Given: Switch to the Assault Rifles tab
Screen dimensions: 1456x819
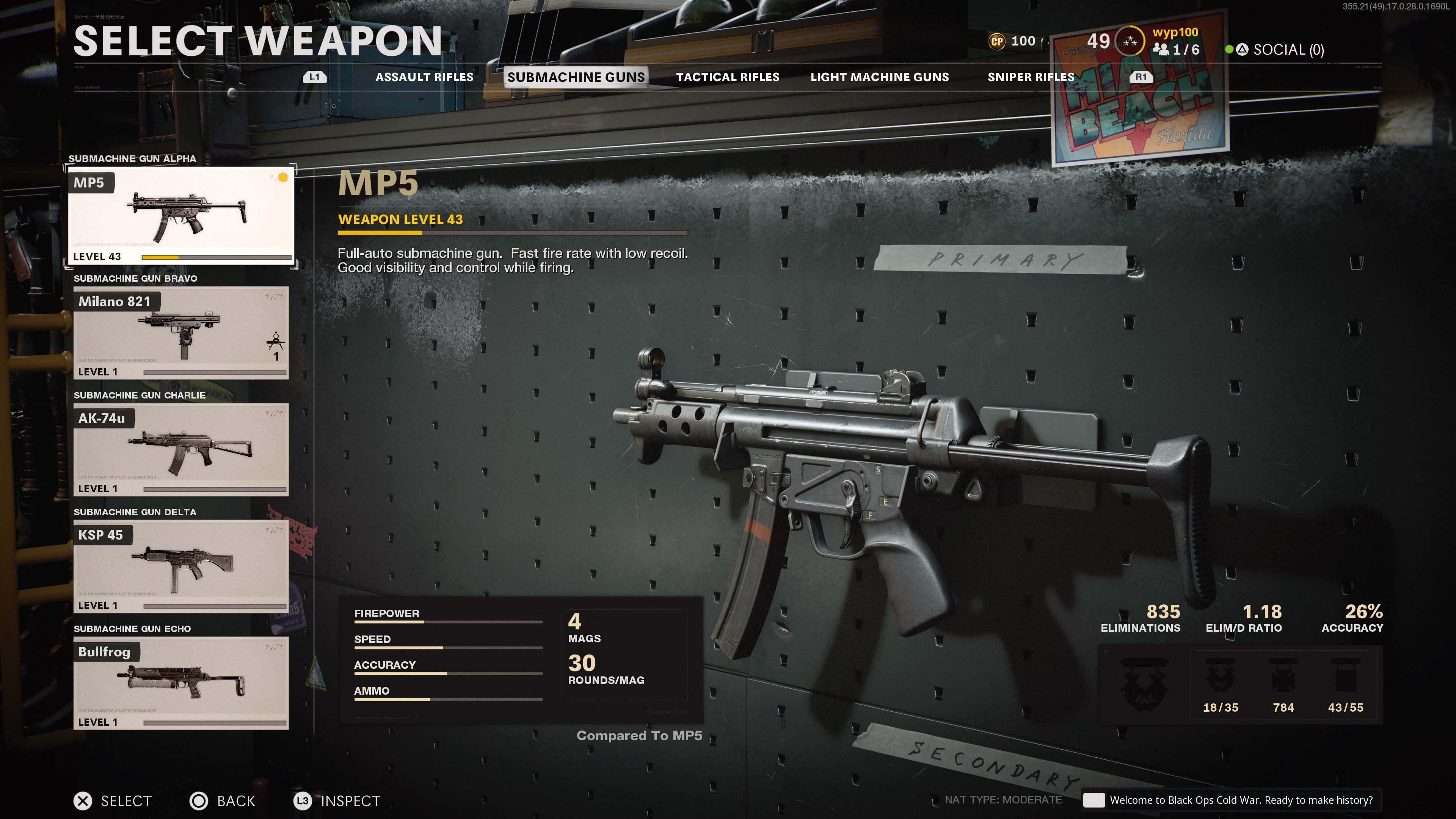Looking at the screenshot, I should coord(425,77).
